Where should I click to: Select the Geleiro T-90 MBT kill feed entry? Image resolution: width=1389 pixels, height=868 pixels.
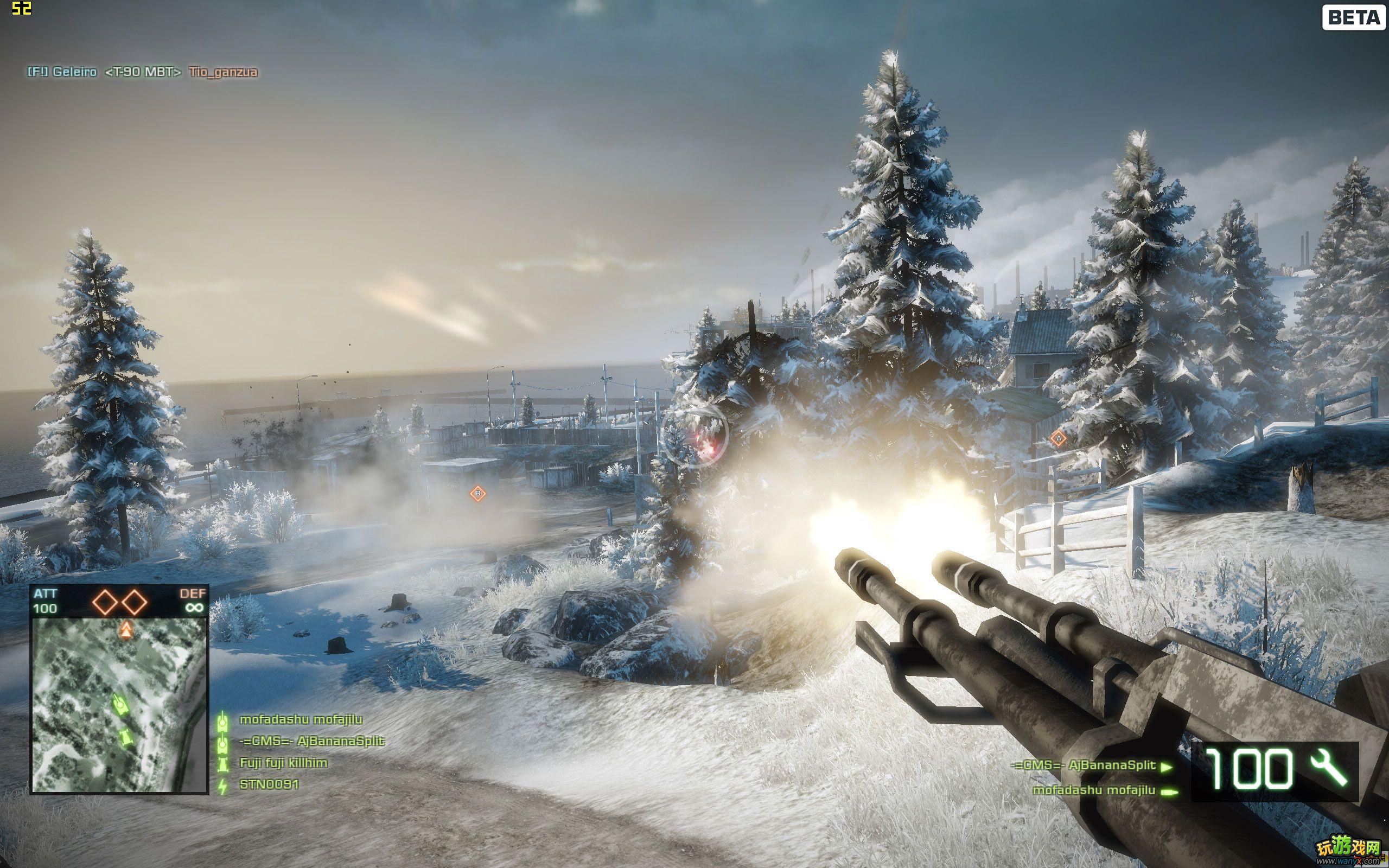point(142,72)
